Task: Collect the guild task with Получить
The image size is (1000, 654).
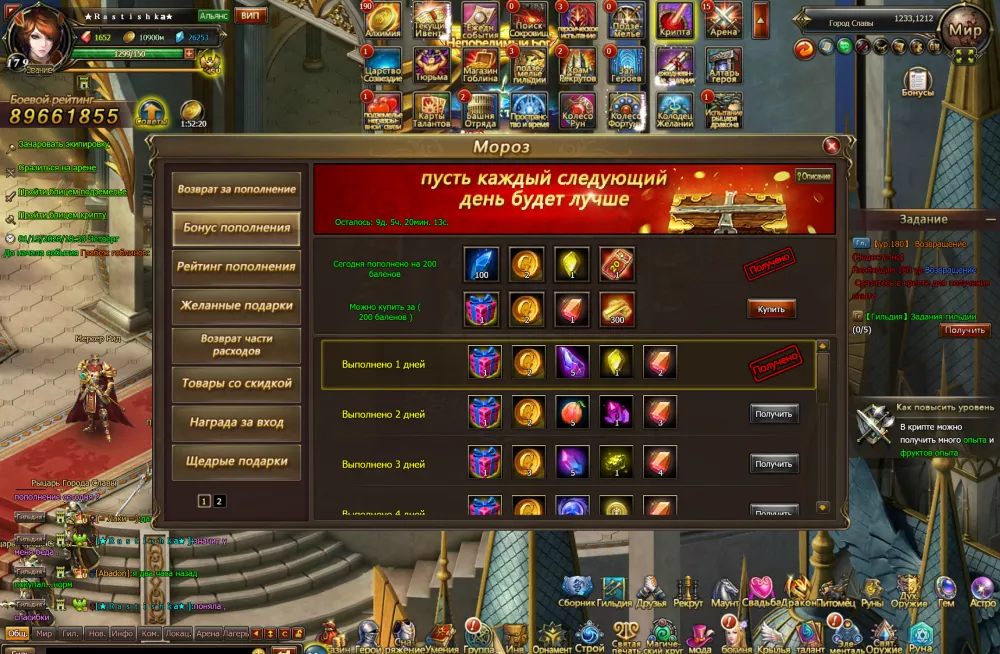Action: [965, 330]
